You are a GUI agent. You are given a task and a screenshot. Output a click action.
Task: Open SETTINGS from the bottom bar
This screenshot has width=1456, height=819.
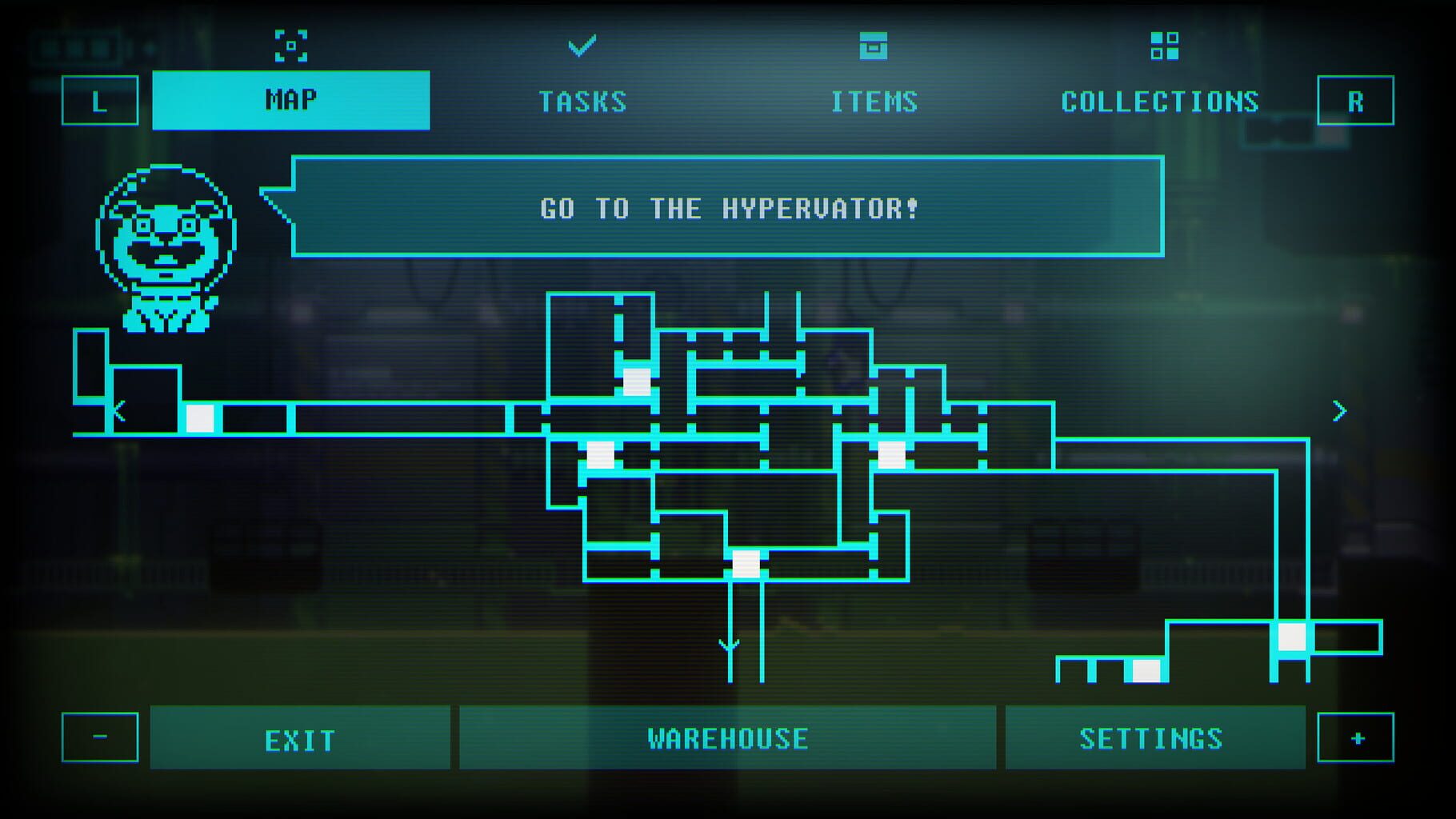click(x=1153, y=737)
